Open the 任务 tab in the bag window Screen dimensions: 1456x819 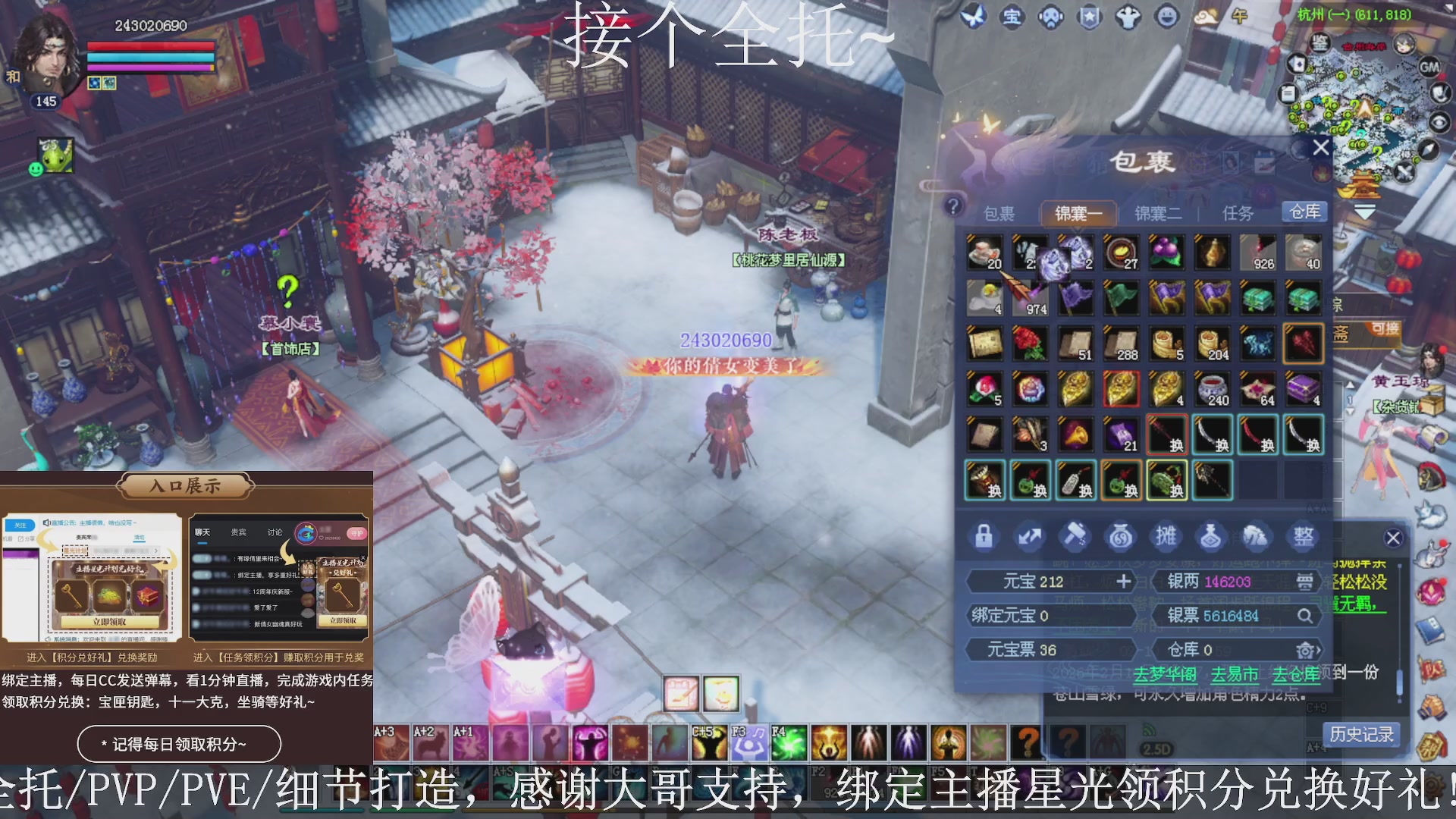click(x=1238, y=213)
